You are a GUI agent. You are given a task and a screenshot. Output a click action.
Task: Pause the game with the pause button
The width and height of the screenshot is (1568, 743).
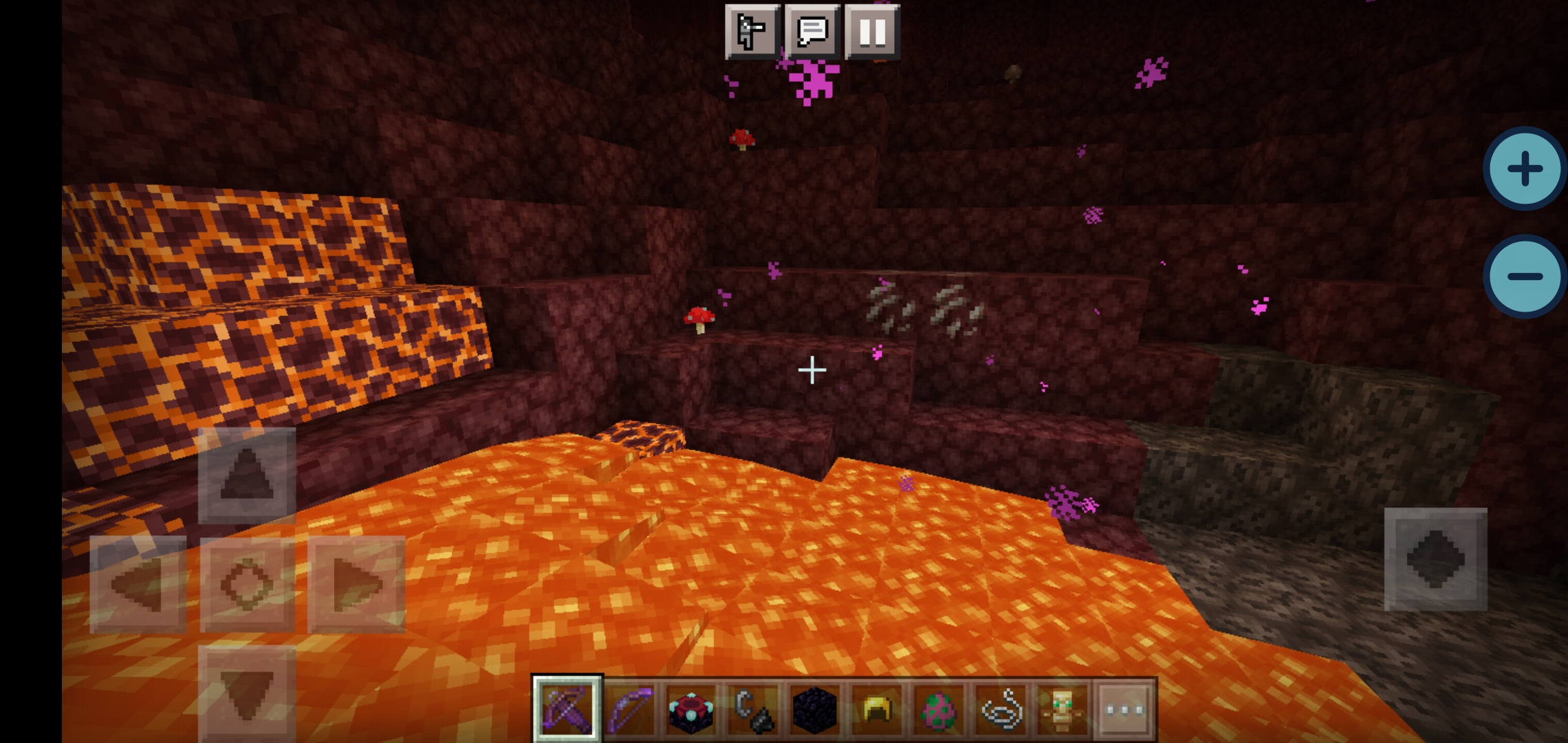click(x=872, y=32)
